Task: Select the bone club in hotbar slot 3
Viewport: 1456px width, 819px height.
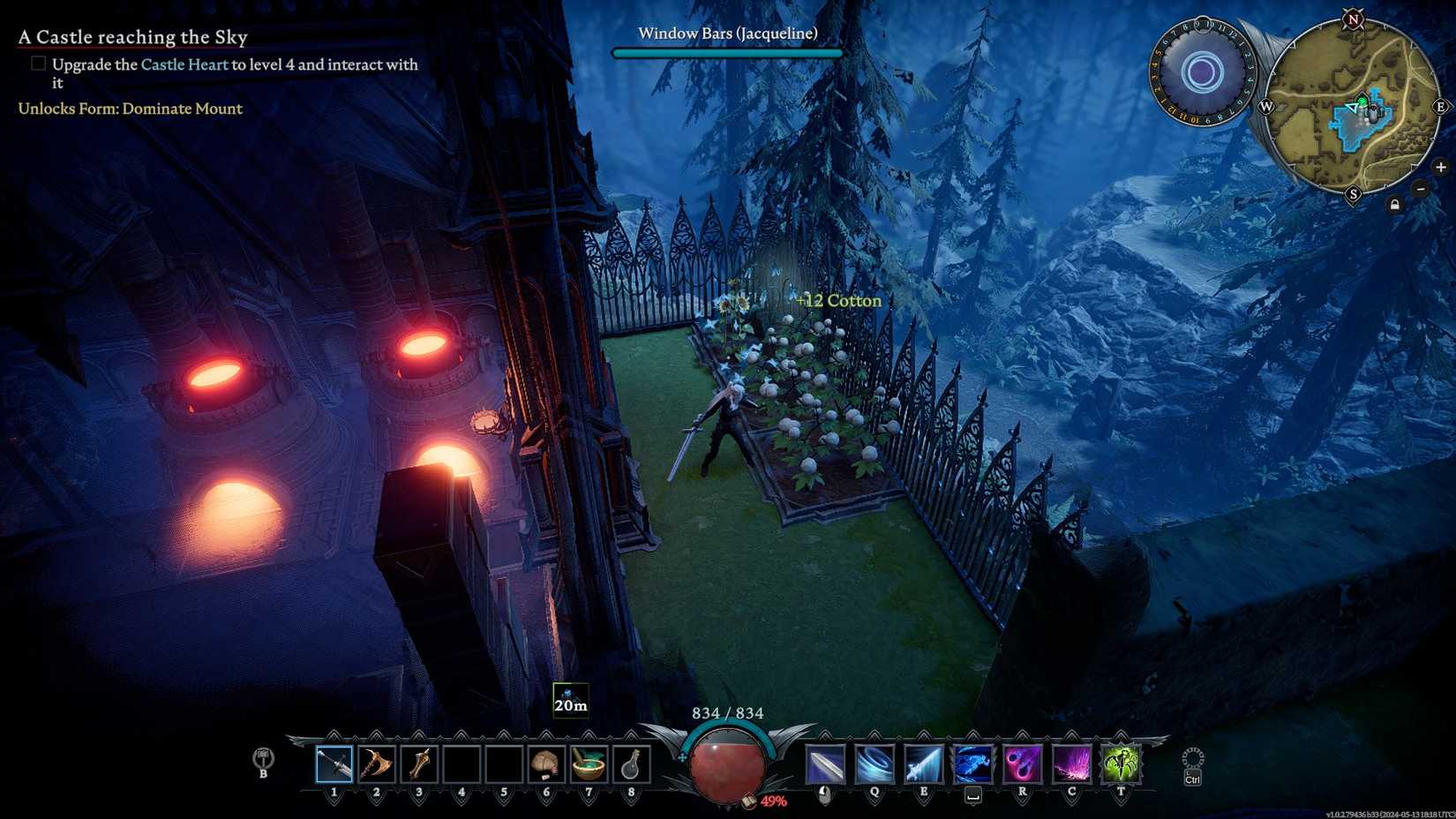Action: (418, 764)
